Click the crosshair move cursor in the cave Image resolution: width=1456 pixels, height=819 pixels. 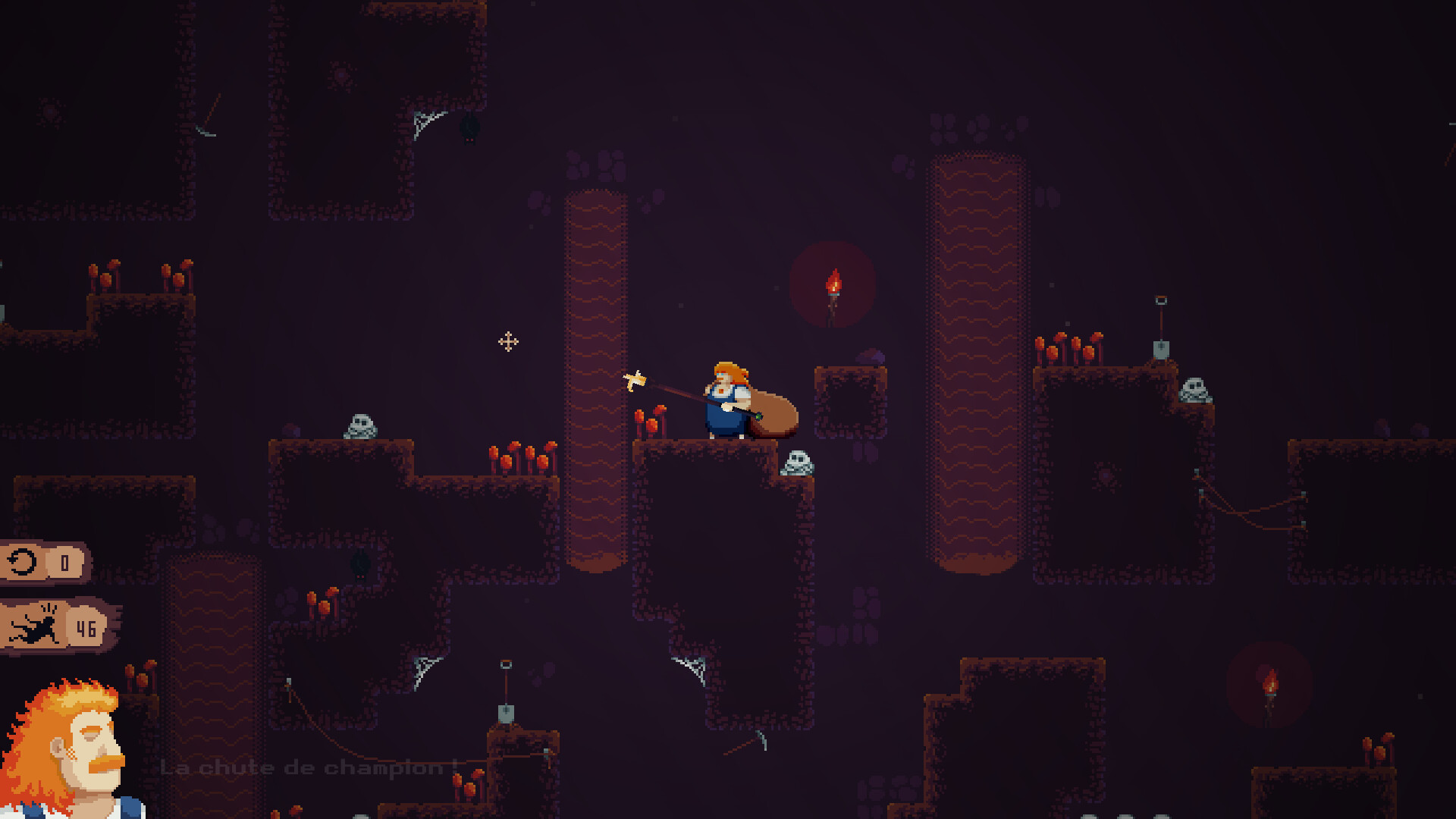(507, 341)
